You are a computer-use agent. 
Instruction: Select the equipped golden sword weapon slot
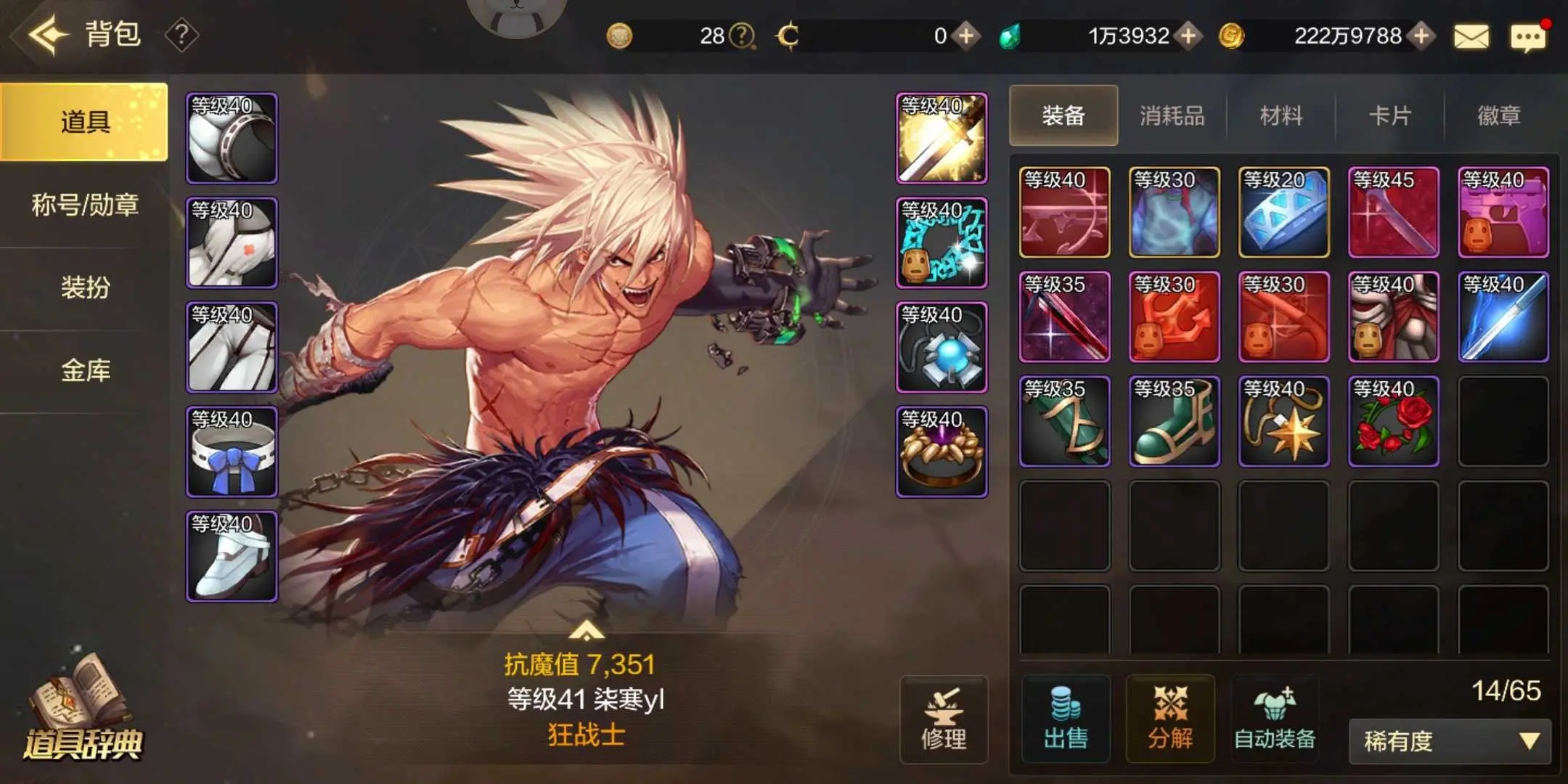click(942, 138)
